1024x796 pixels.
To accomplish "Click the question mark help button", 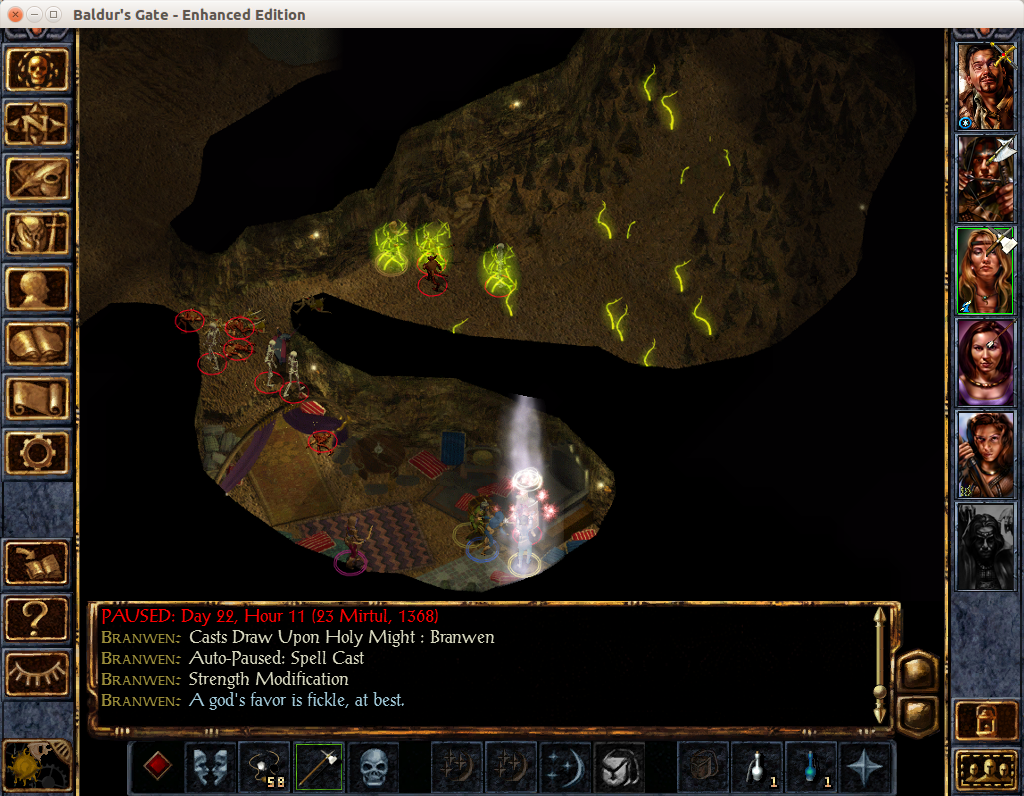I will (38, 618).
